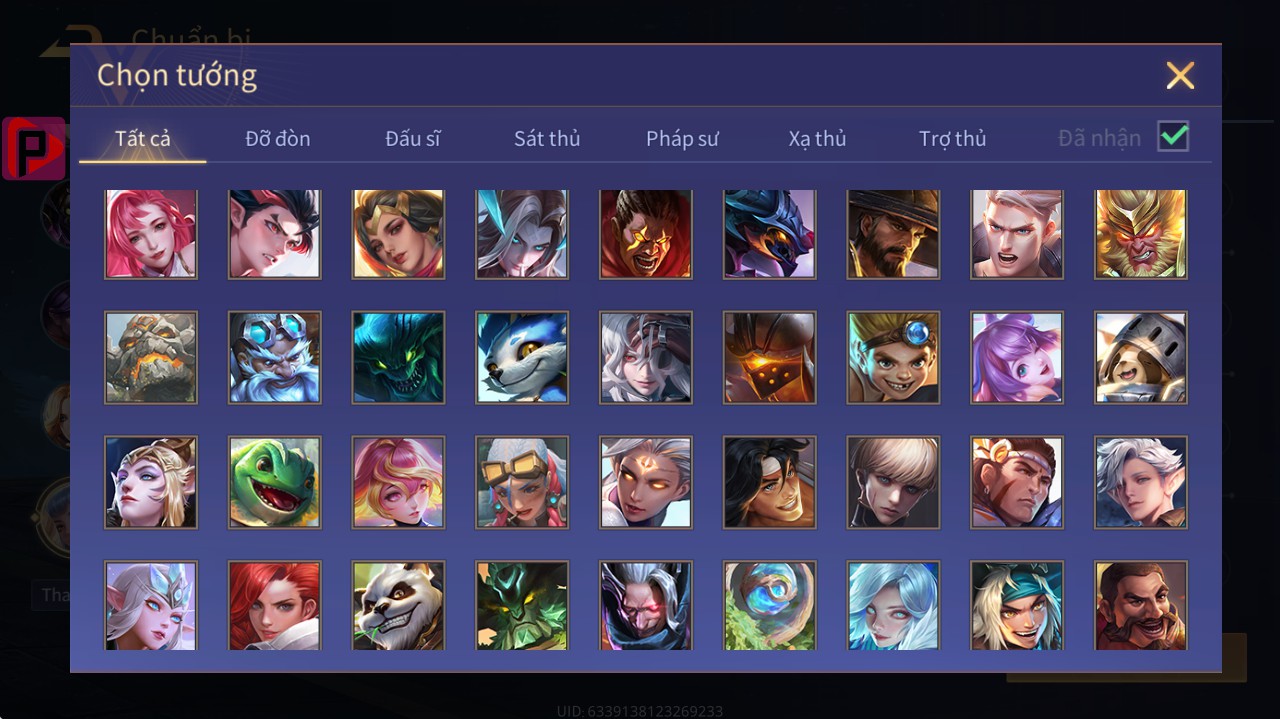The width and height of the screenshot is (1280, 719).
Task: Close the Chọn tướng hero selection window
Action: click(x=1180, y=76)
